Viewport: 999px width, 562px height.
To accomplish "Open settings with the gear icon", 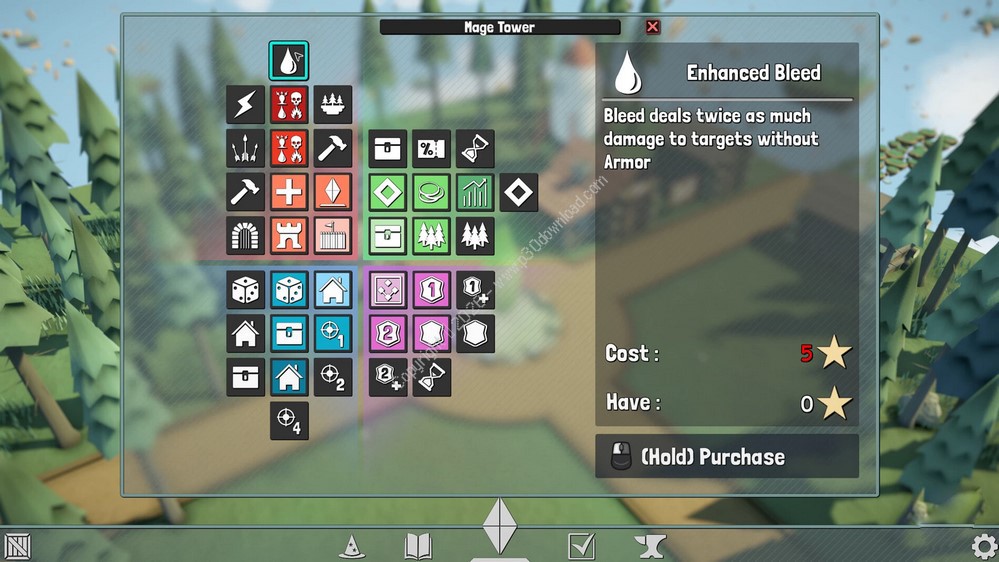I will [x=984, y=546].
